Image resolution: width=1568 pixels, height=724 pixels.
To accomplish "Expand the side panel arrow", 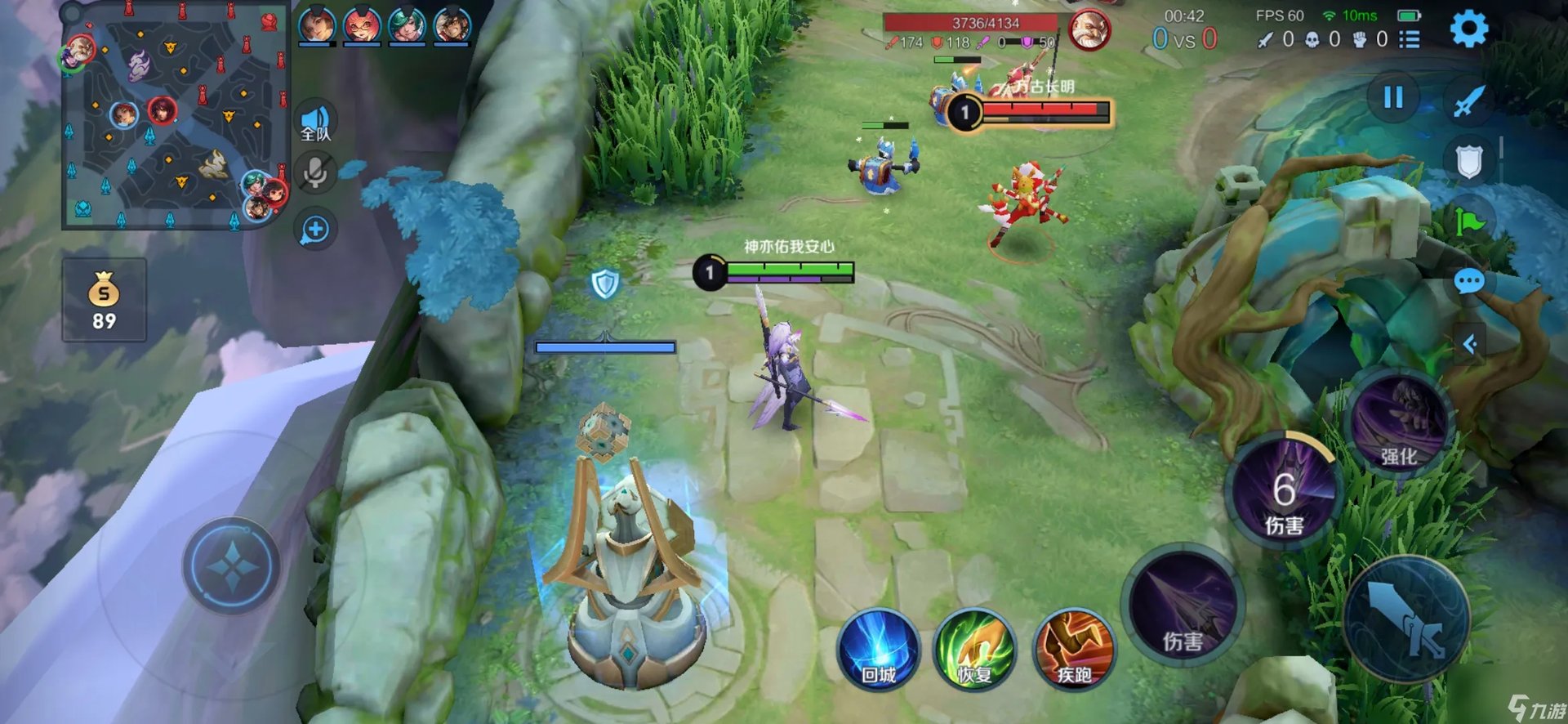I will pyautogui.click(x=1470, y=344).
